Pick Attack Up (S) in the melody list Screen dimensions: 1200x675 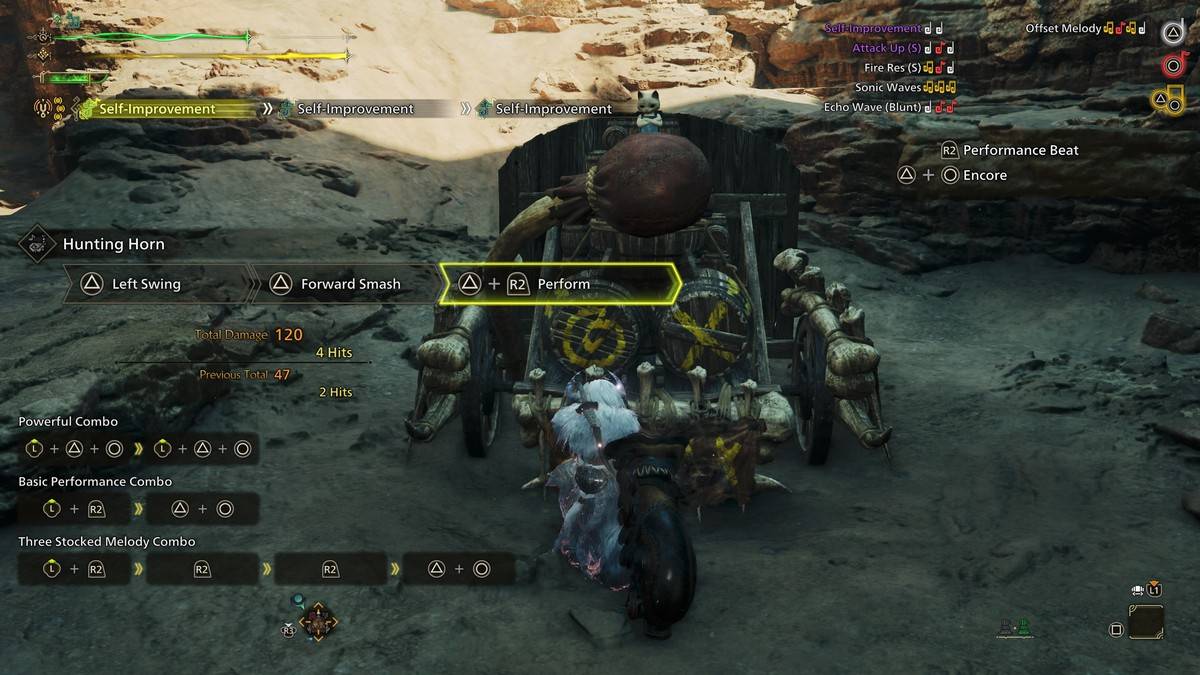point(886,48)
